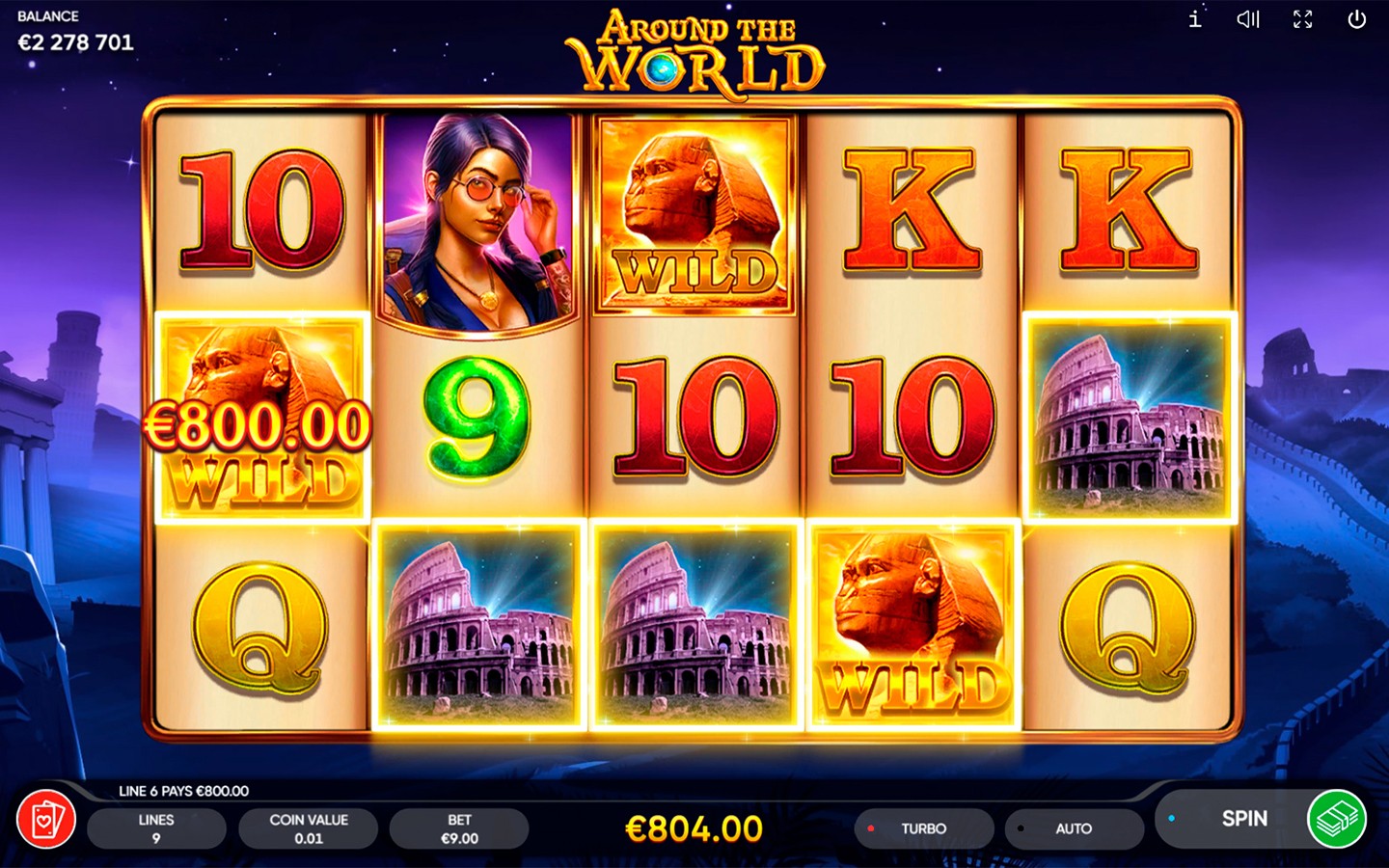
Task: Exit the game with power icon
Action: (1356, 19)
